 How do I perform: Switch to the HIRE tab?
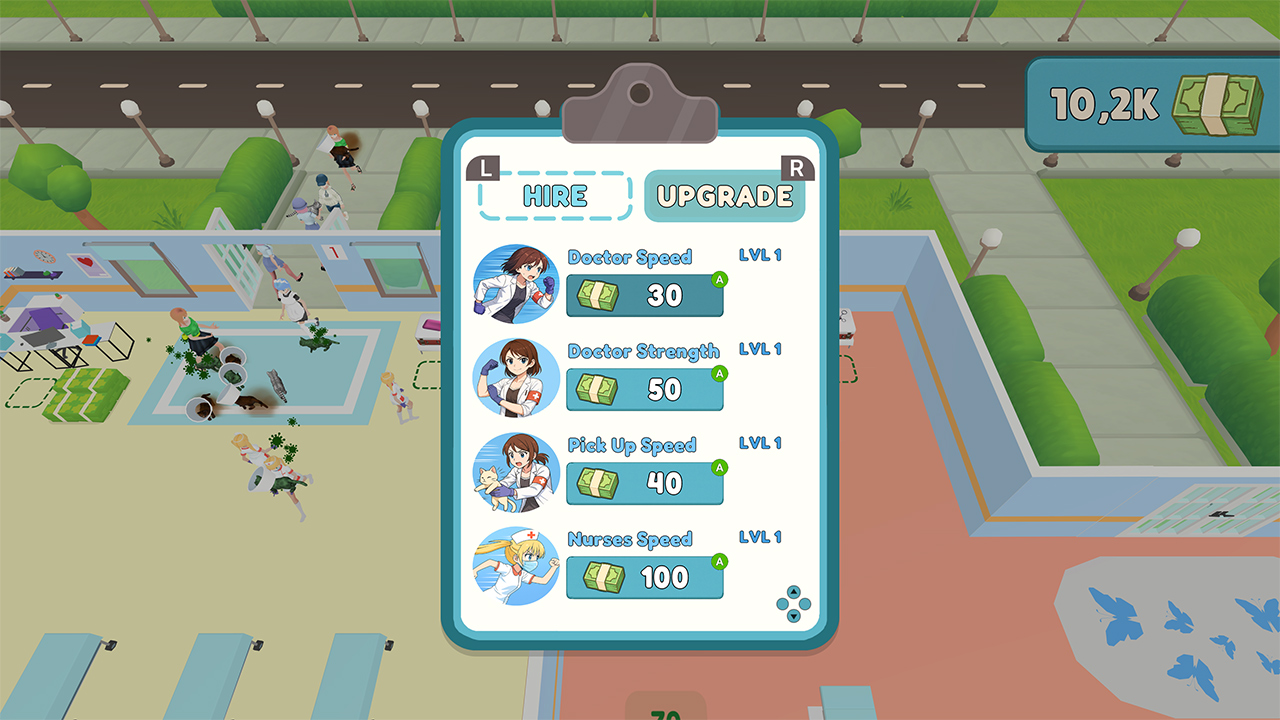click(555, 196)
